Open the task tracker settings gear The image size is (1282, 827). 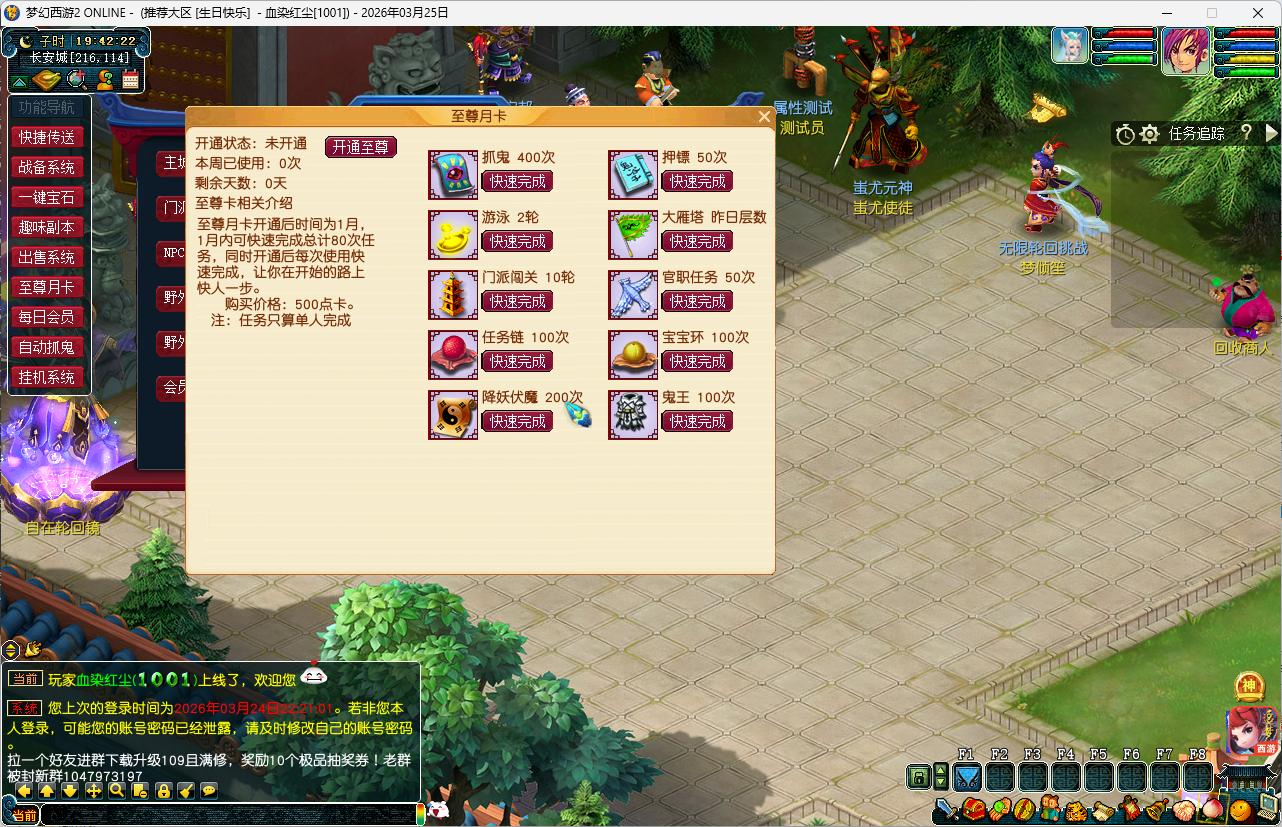[x=1150, y=134]
